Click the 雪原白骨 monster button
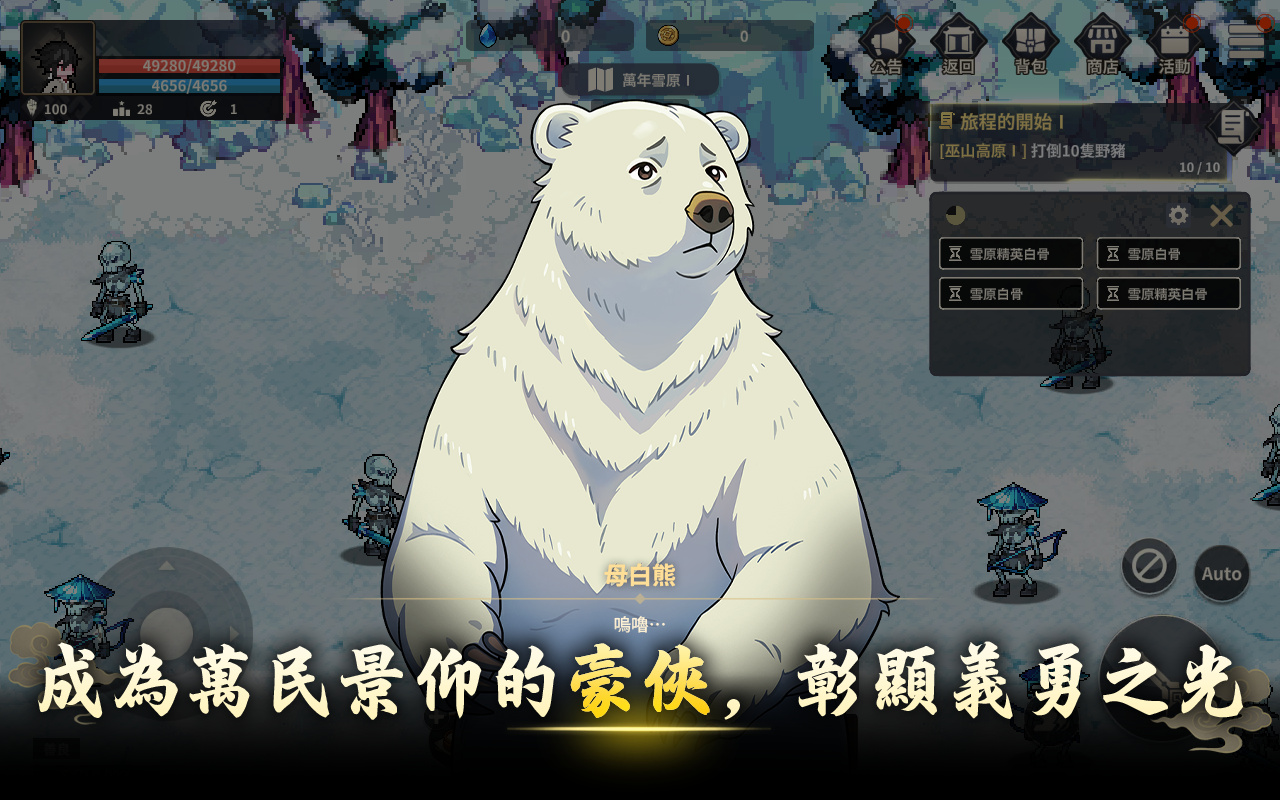Image resolution: width=1280 pixels, height=800 pixels. click(1169, 253)
